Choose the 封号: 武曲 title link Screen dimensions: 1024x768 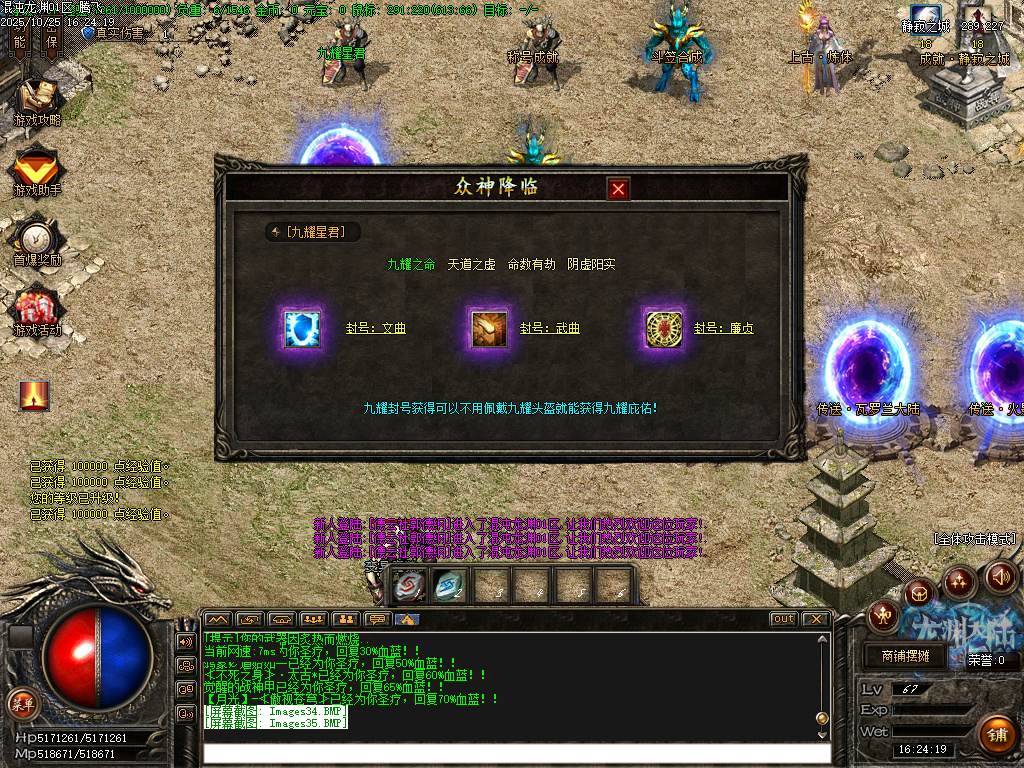(x=550, y=328)
